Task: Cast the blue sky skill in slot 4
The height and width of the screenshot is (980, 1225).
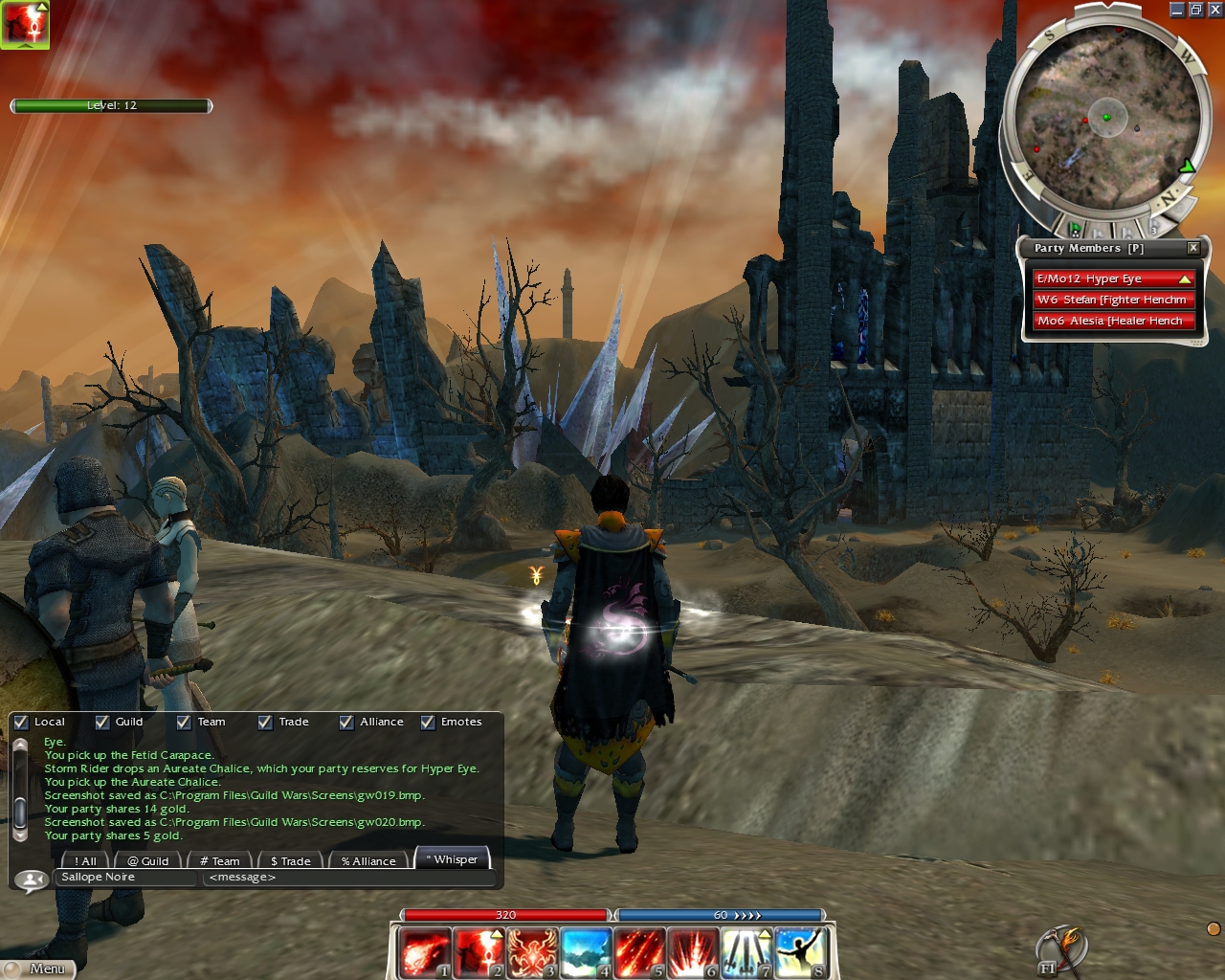Action: [x=585, y=953]
